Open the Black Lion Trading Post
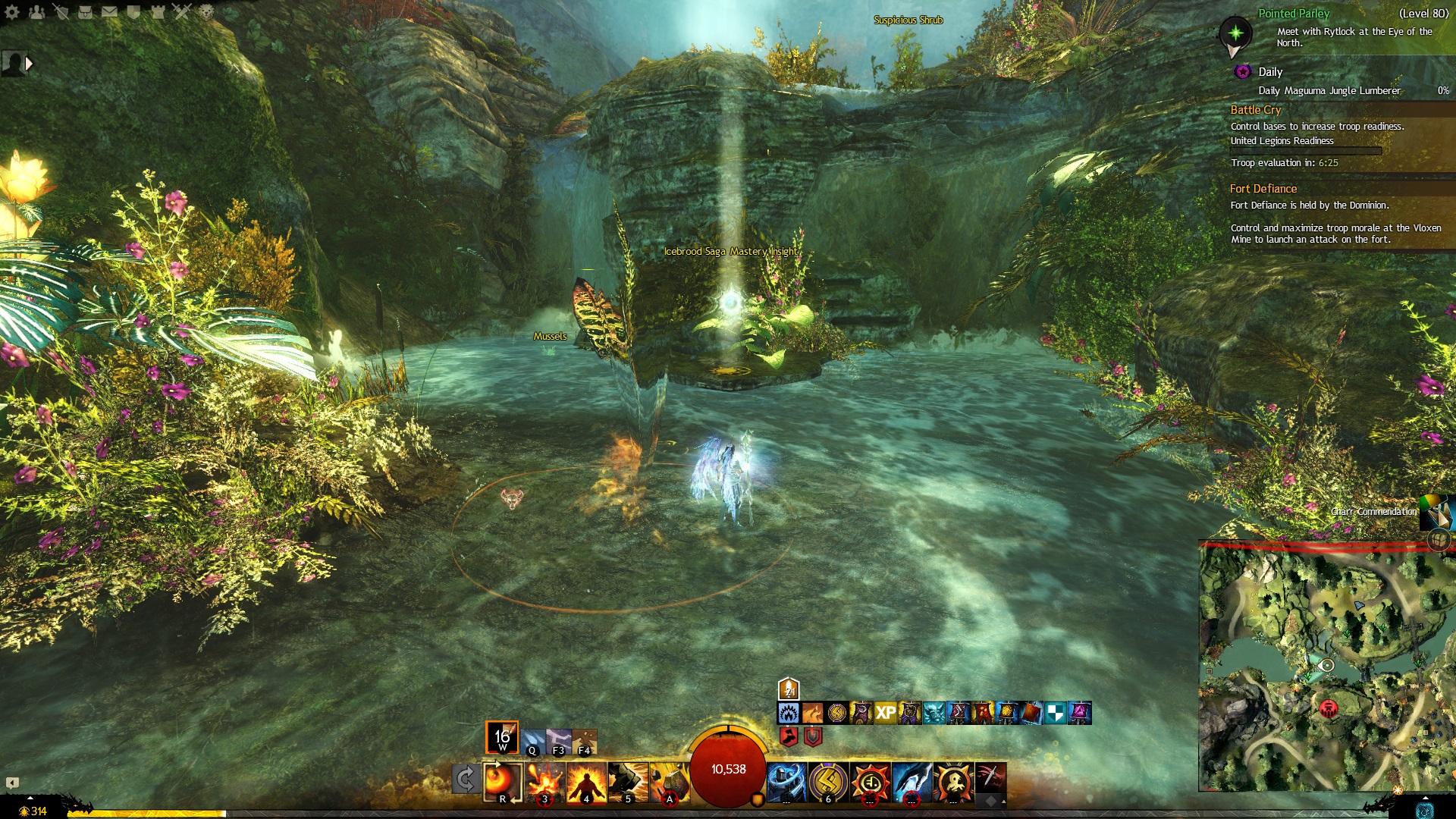The height and width of the screenshot is (819, 1456). [x=206, y=11]
